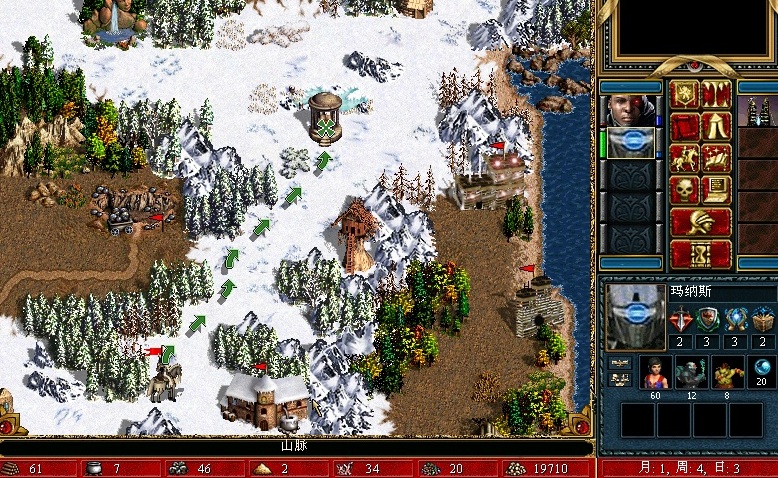
Task: Toggle the underground/surface view button
Action: tap(716, 95)
